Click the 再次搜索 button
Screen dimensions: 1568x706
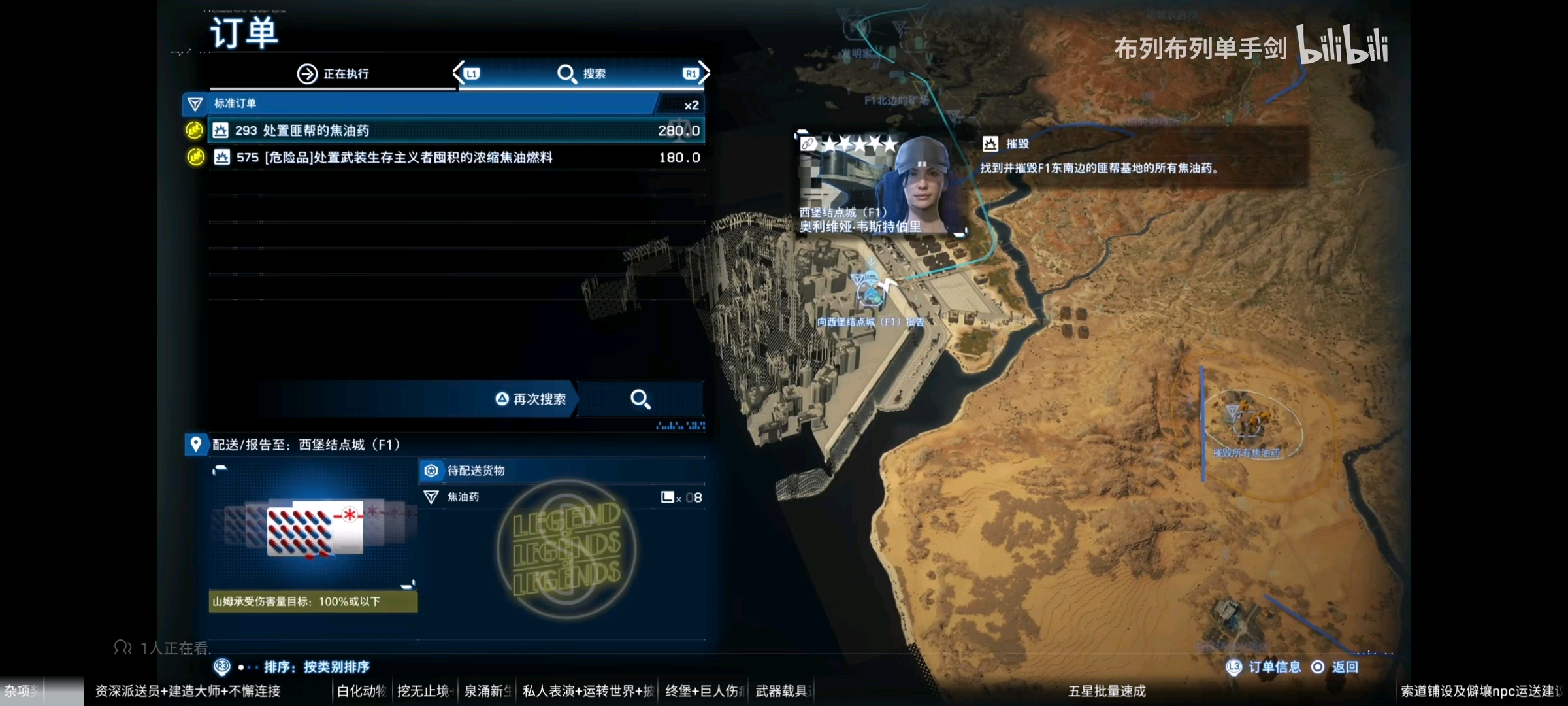531,399
